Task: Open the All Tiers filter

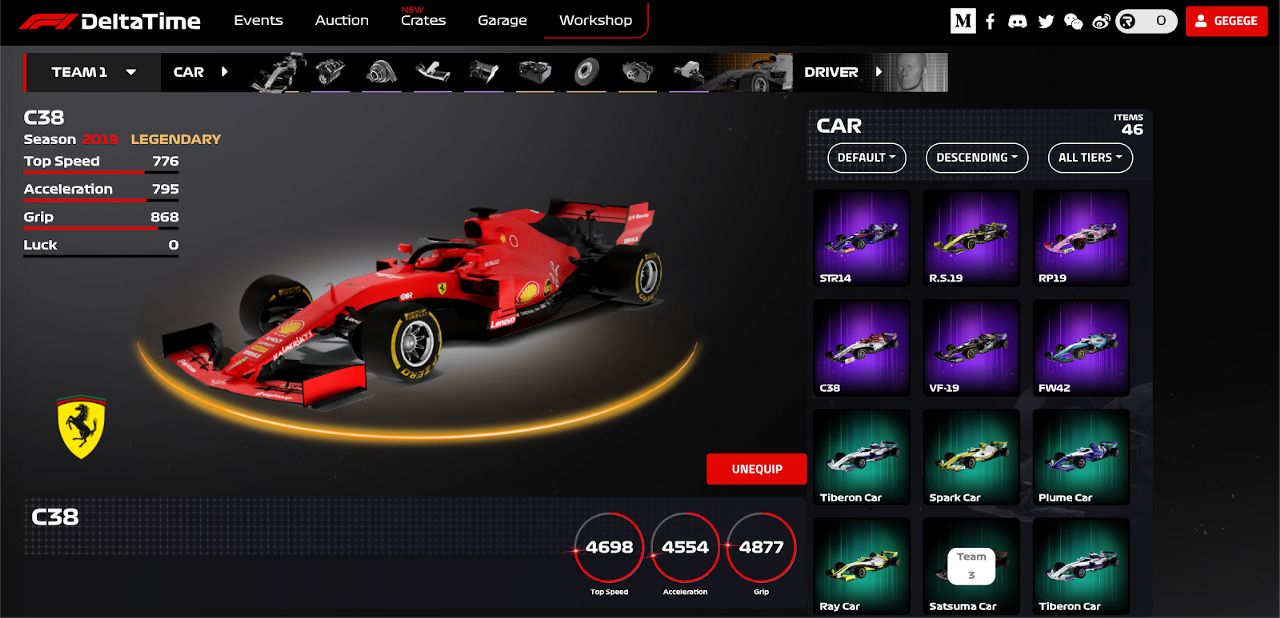Action: (x=1089, y=157)
